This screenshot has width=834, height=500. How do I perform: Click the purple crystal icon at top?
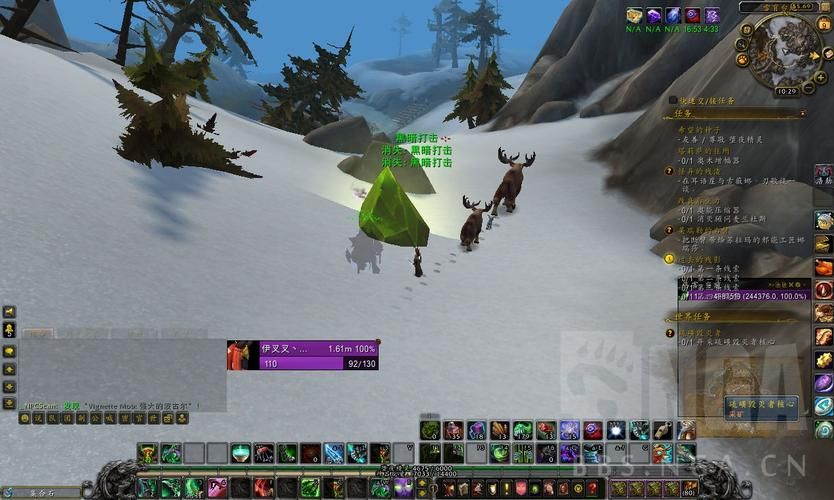(x=653, y=15)
